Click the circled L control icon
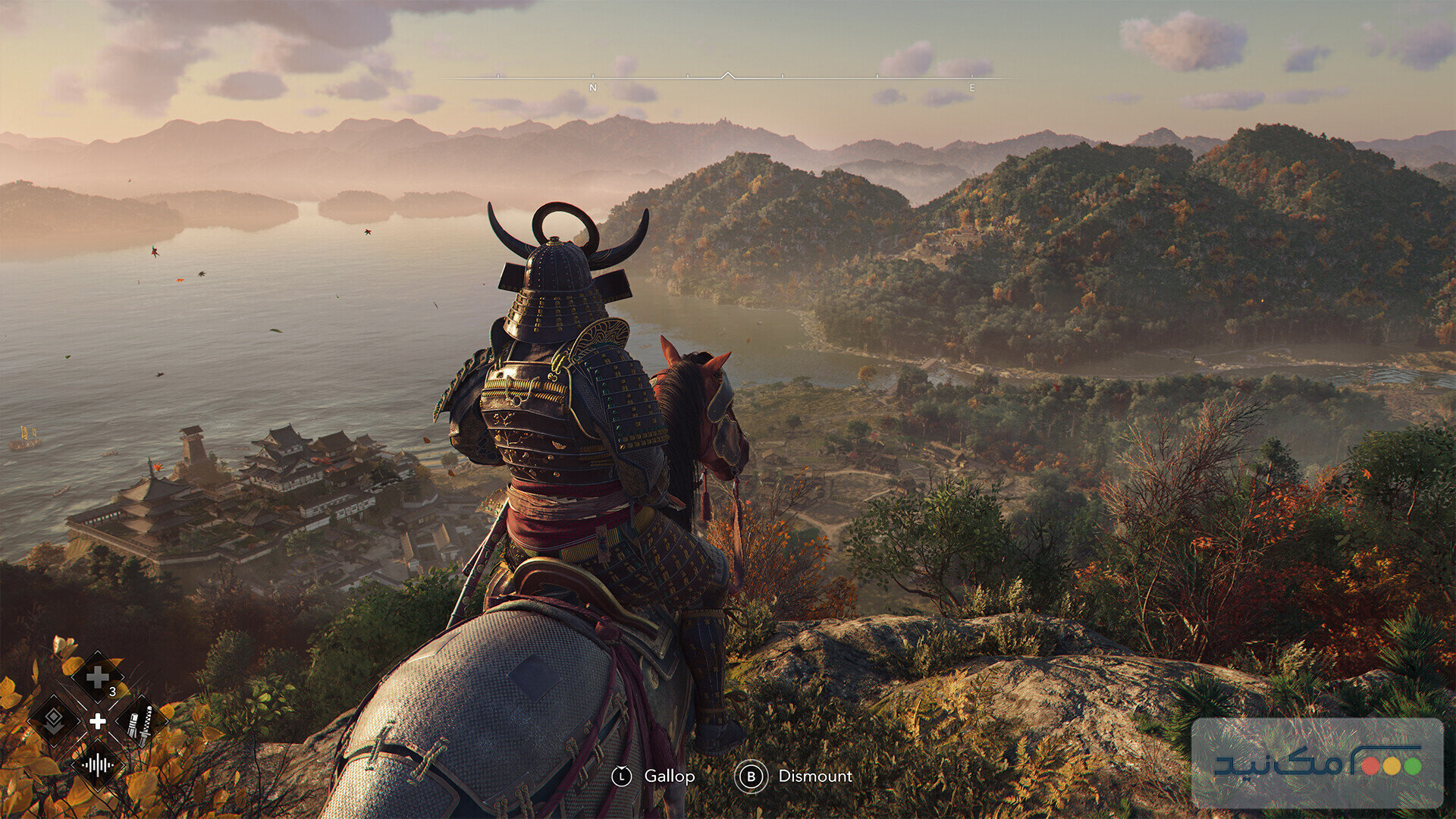This screenshot has height=819, width=1456. coord(623,776)
